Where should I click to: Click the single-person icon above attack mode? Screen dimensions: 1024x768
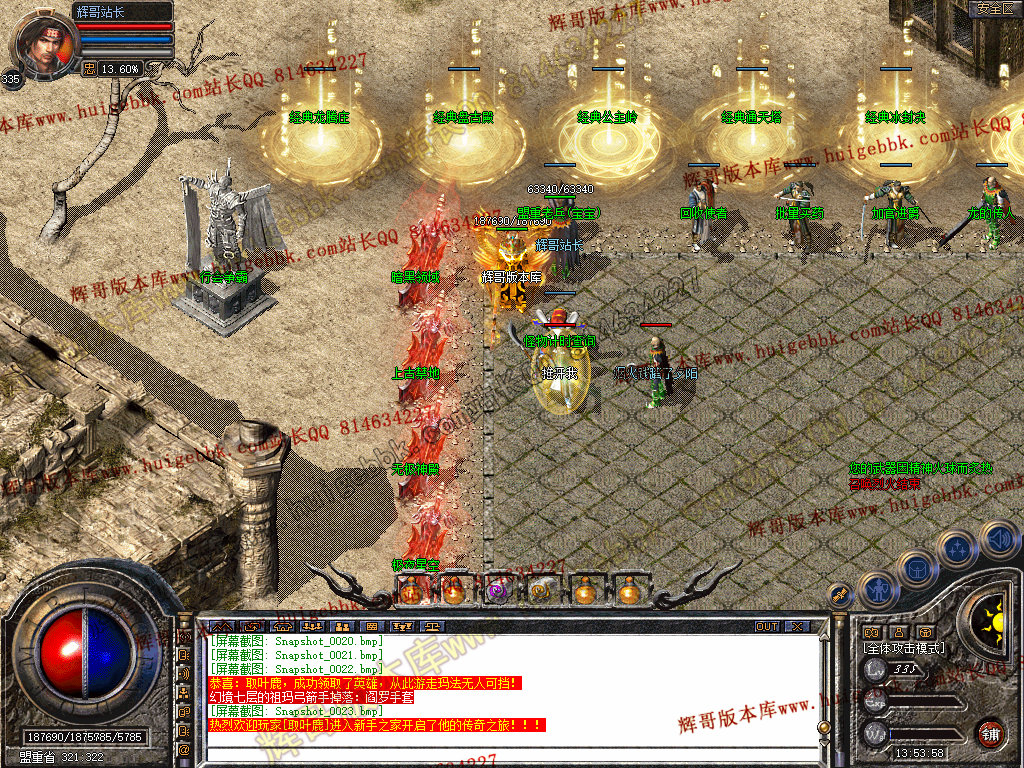[899, 632]
